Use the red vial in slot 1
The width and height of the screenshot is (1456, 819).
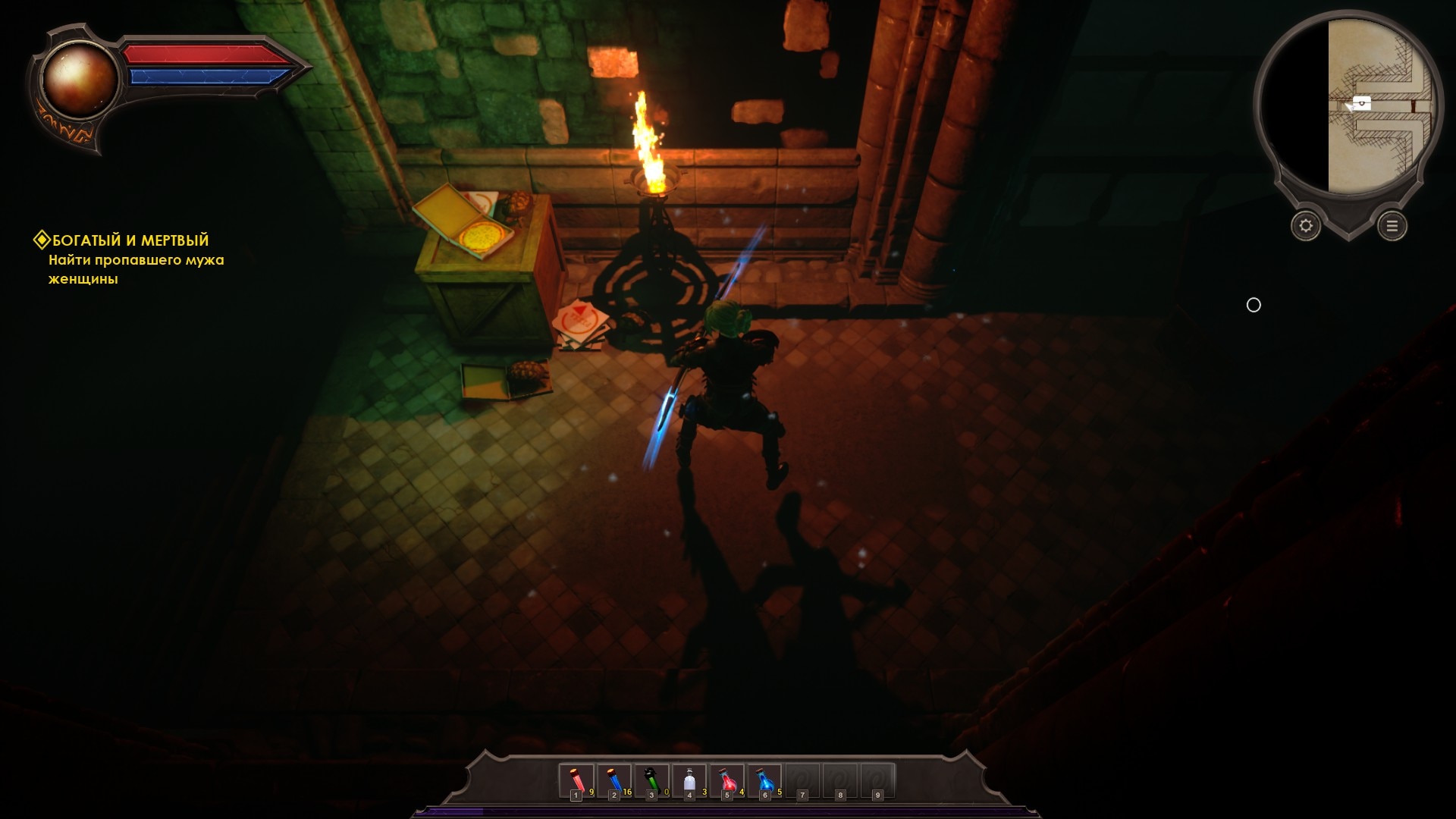pyautogui.click(x=576, y=781)
